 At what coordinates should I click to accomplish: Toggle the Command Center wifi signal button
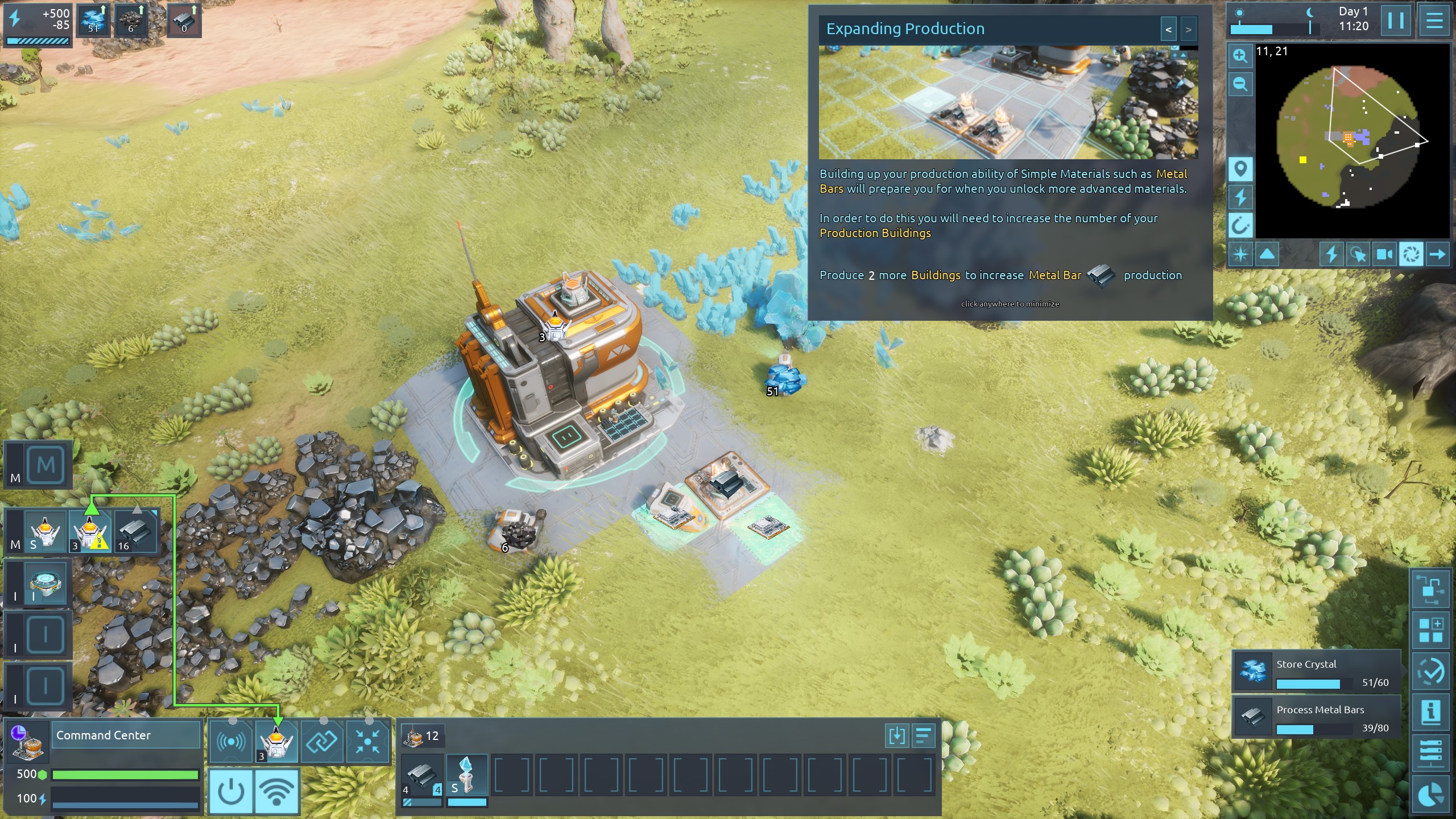pos(277,791)
